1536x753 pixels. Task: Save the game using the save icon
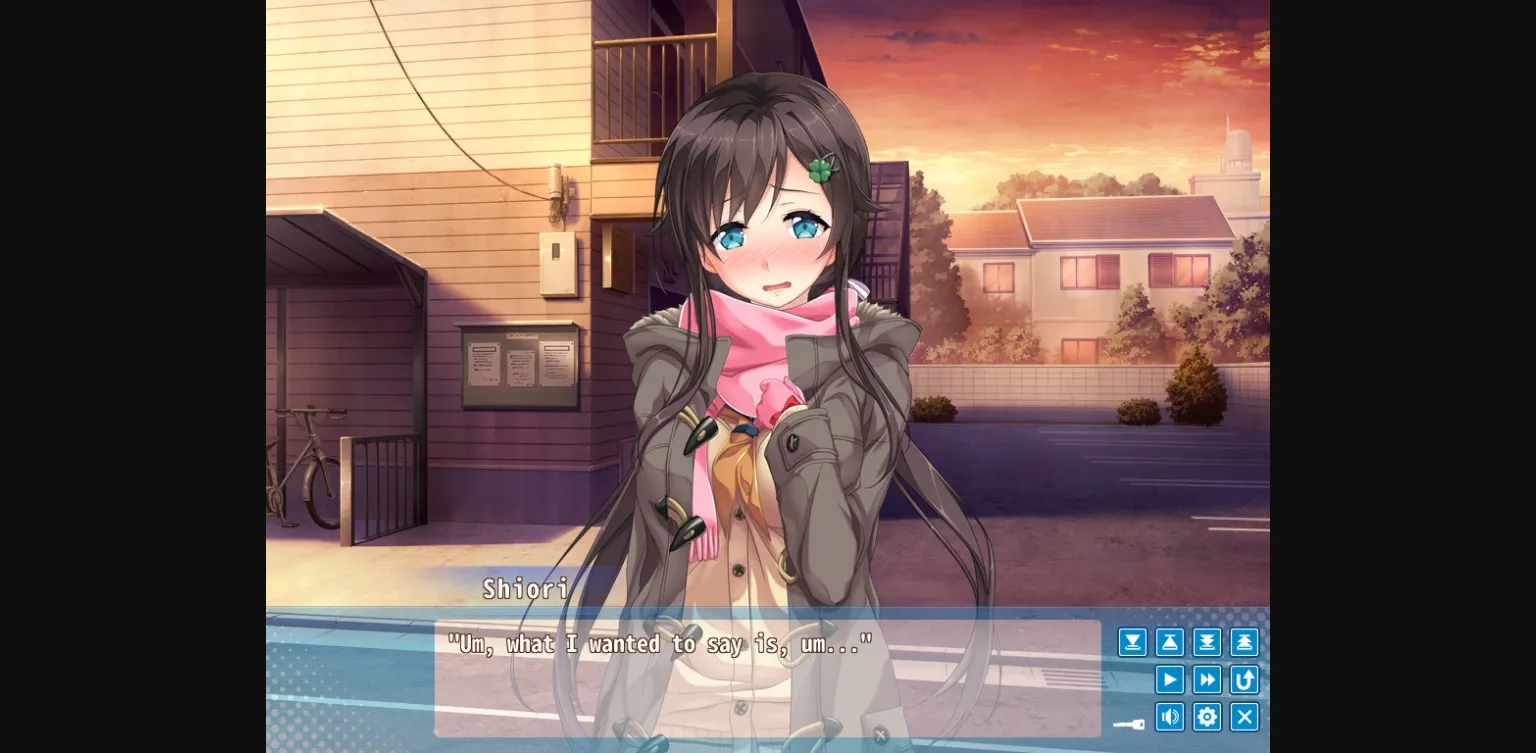(x=1132, y=642)
